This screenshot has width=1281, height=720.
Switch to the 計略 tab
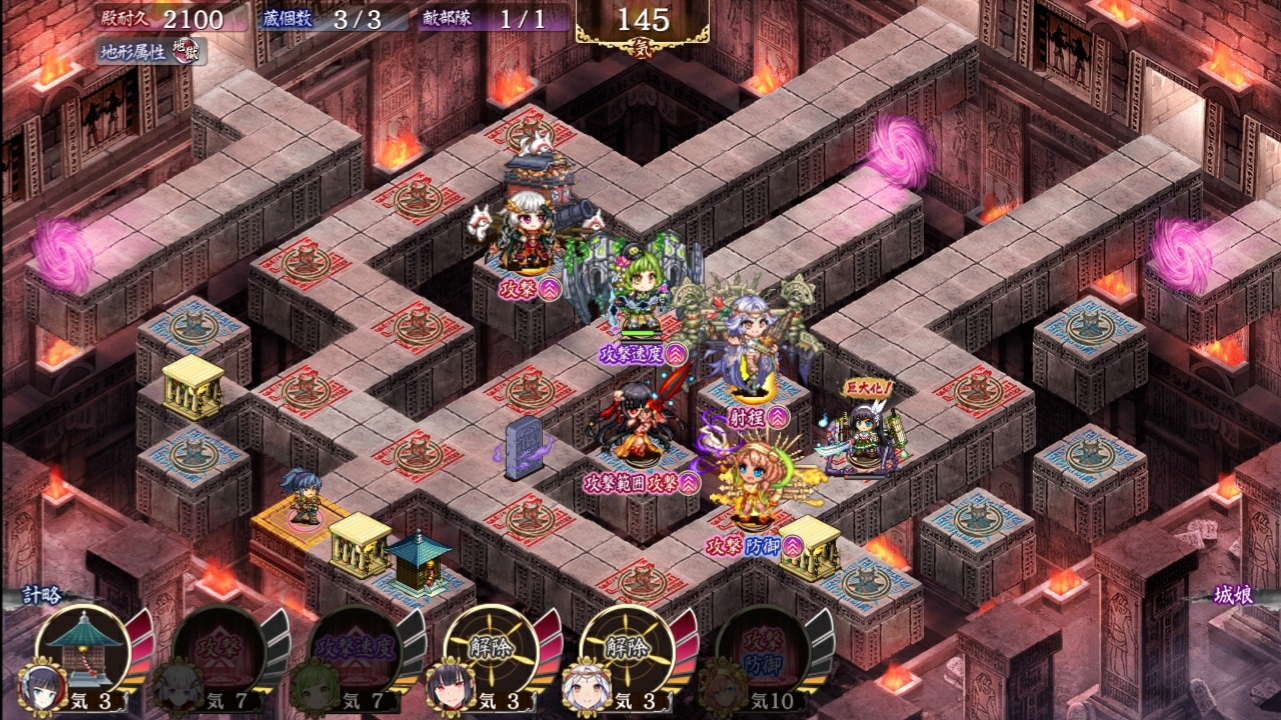tap(45, 596)
